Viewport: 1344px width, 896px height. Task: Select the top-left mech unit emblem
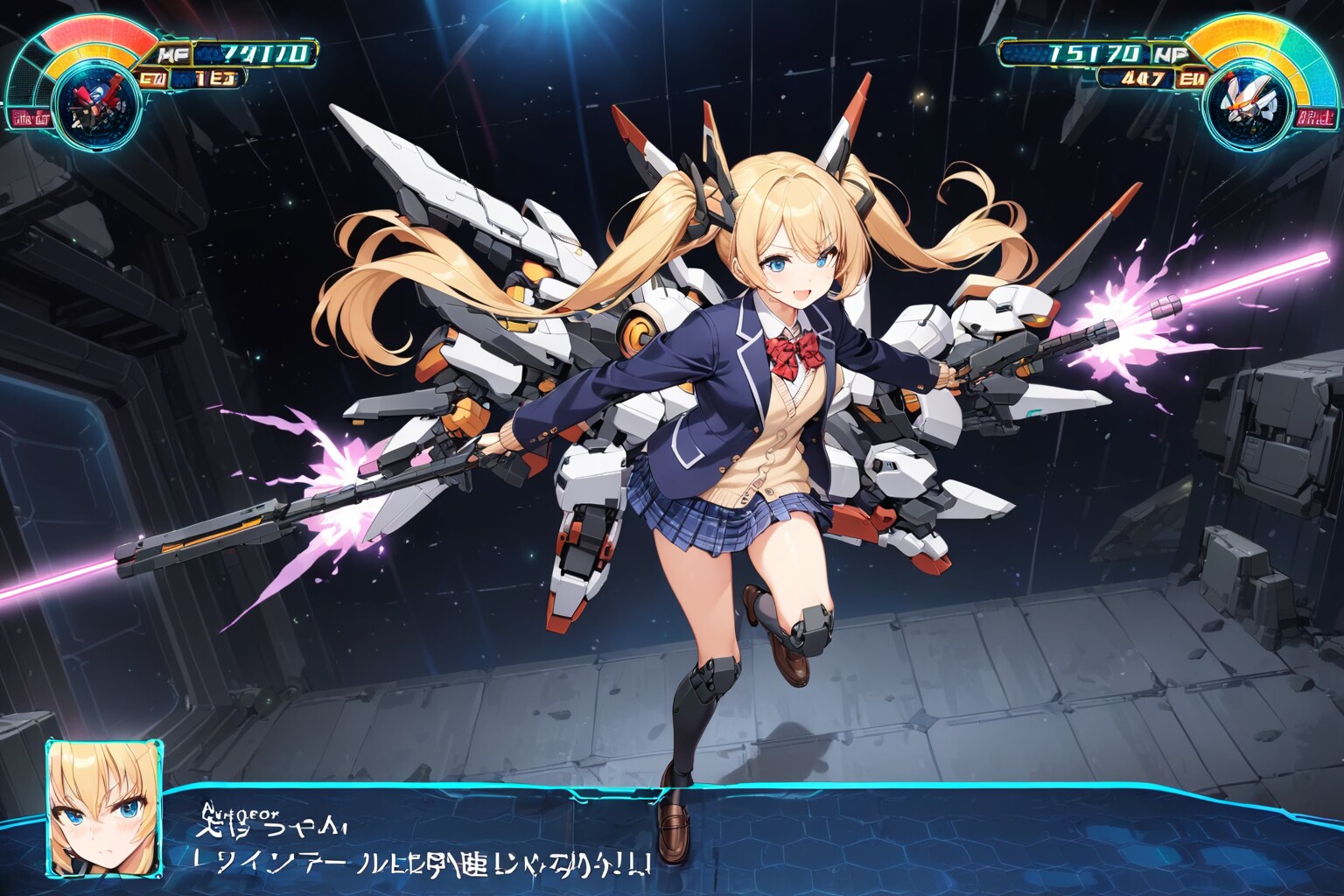pyautogui.click(x=90, y=105)
